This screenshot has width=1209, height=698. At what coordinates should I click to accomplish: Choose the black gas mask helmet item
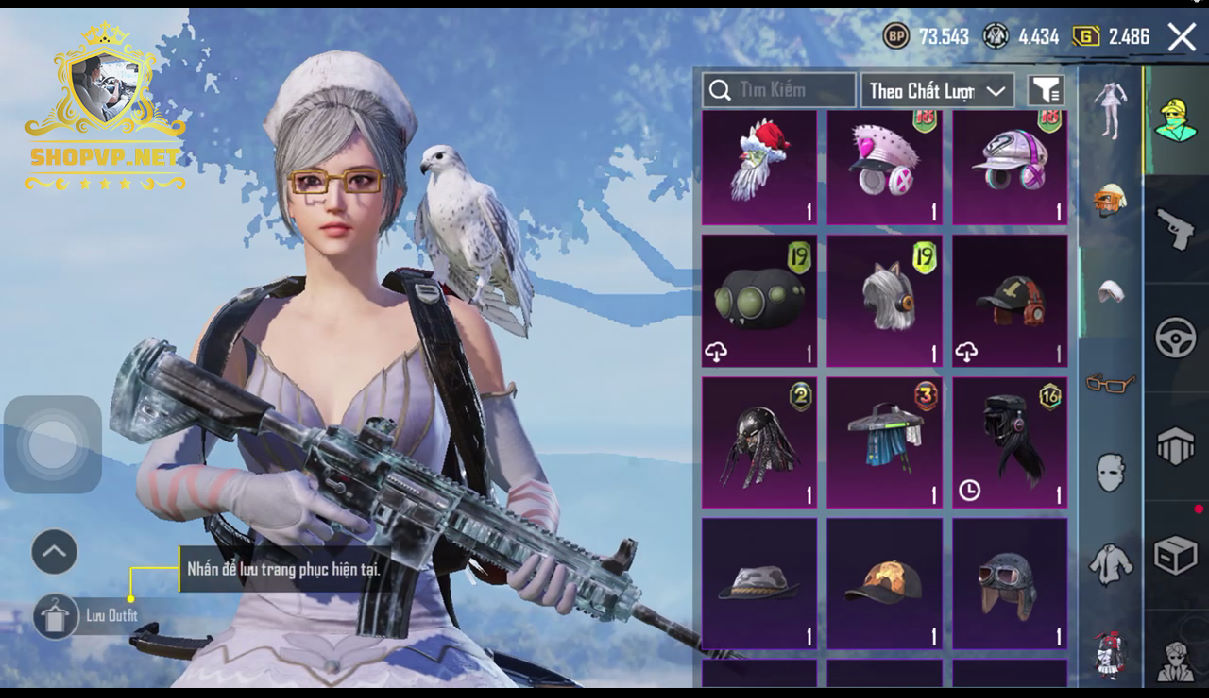(x=759, y=301)
